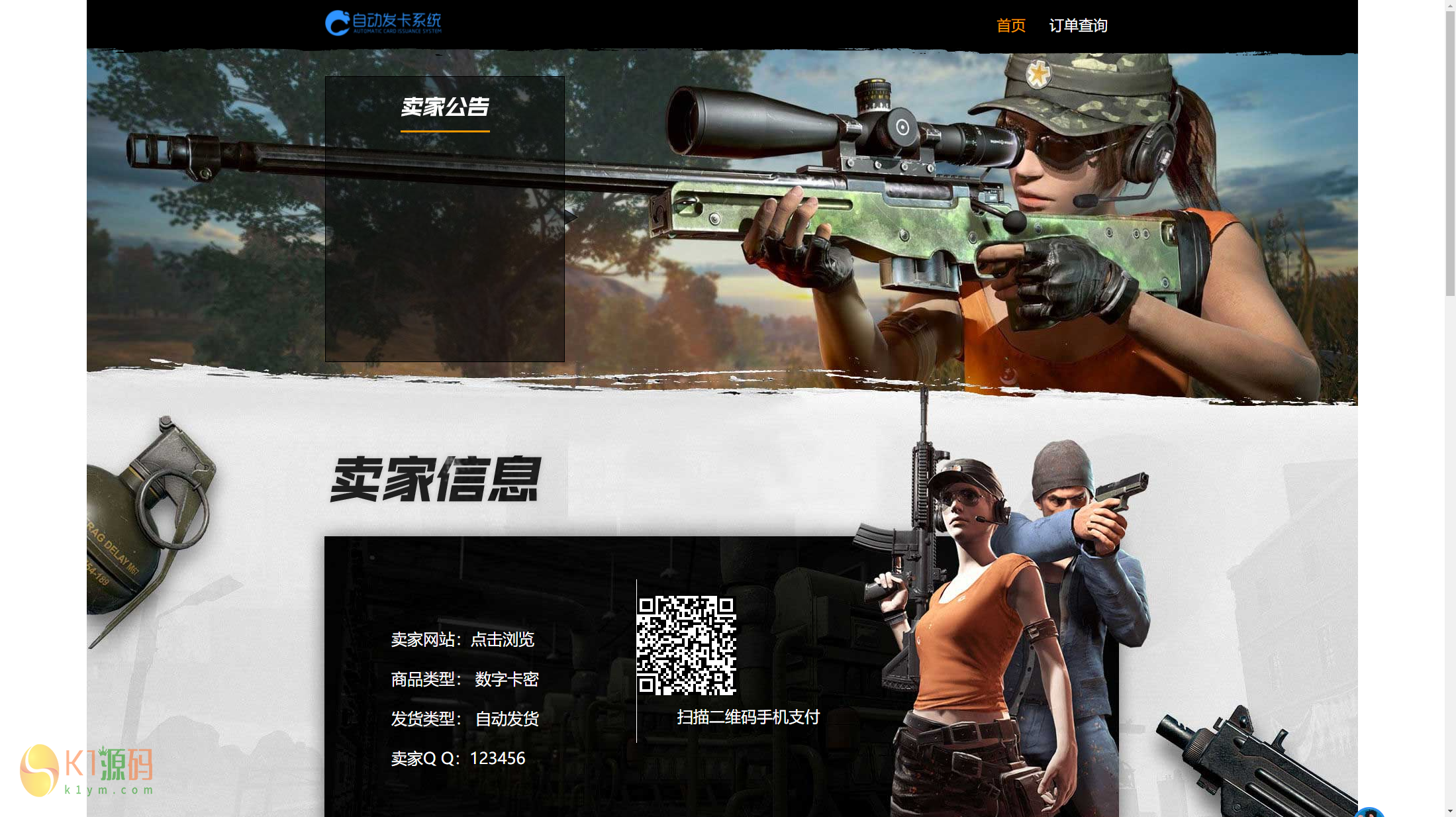This screenshot has height=817, width=1456.
Task: Activate the 卖家公告 announcement panel
Action: pyautogui.click(x=444, y=218)
